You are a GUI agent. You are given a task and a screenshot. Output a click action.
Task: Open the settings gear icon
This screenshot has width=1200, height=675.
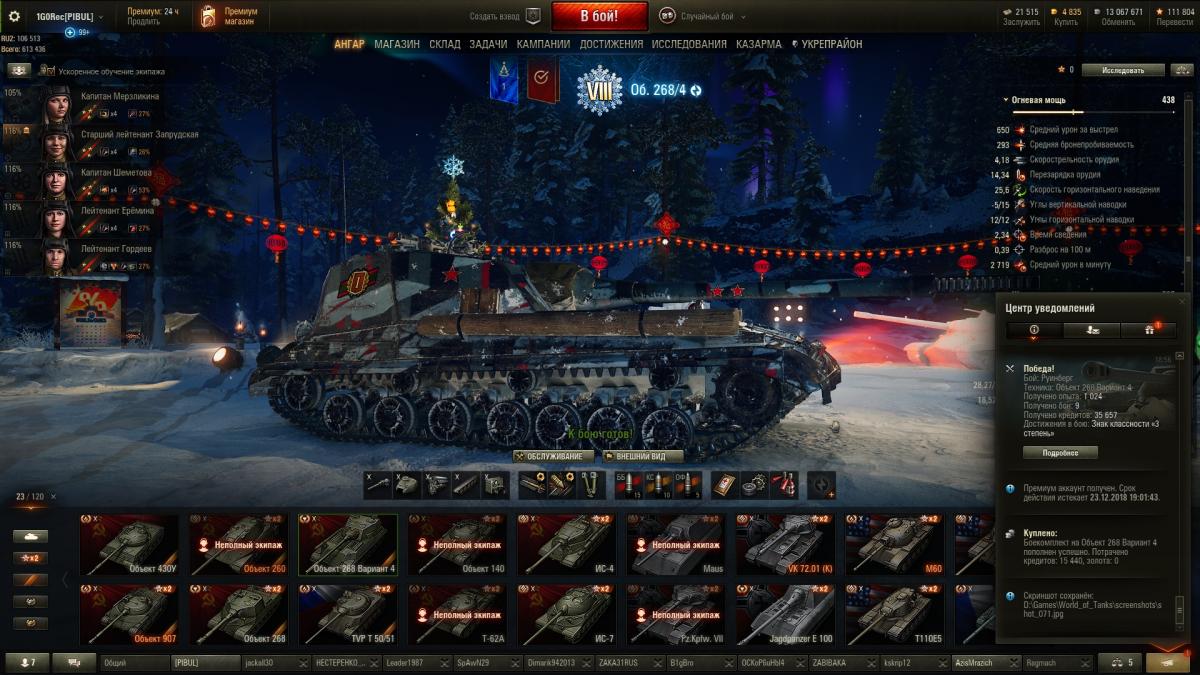point(14,16)
